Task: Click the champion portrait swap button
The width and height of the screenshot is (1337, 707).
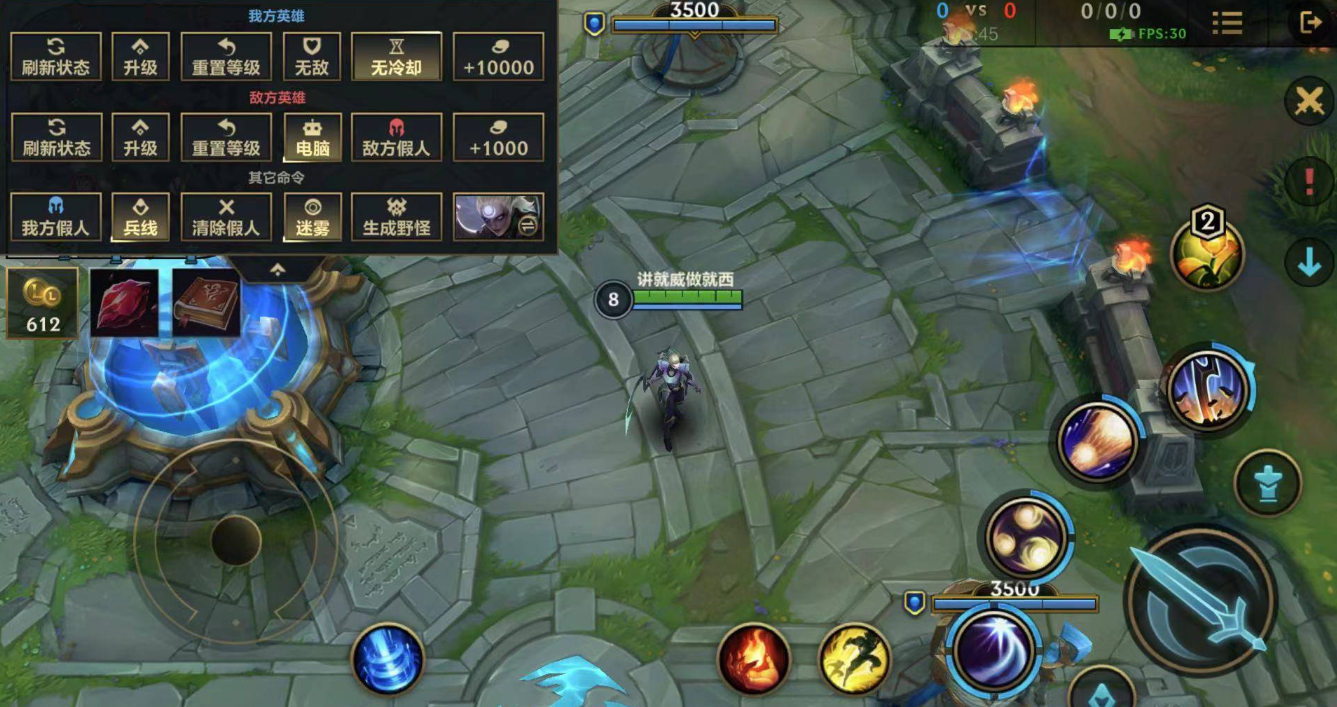Action: click(498, 217)
